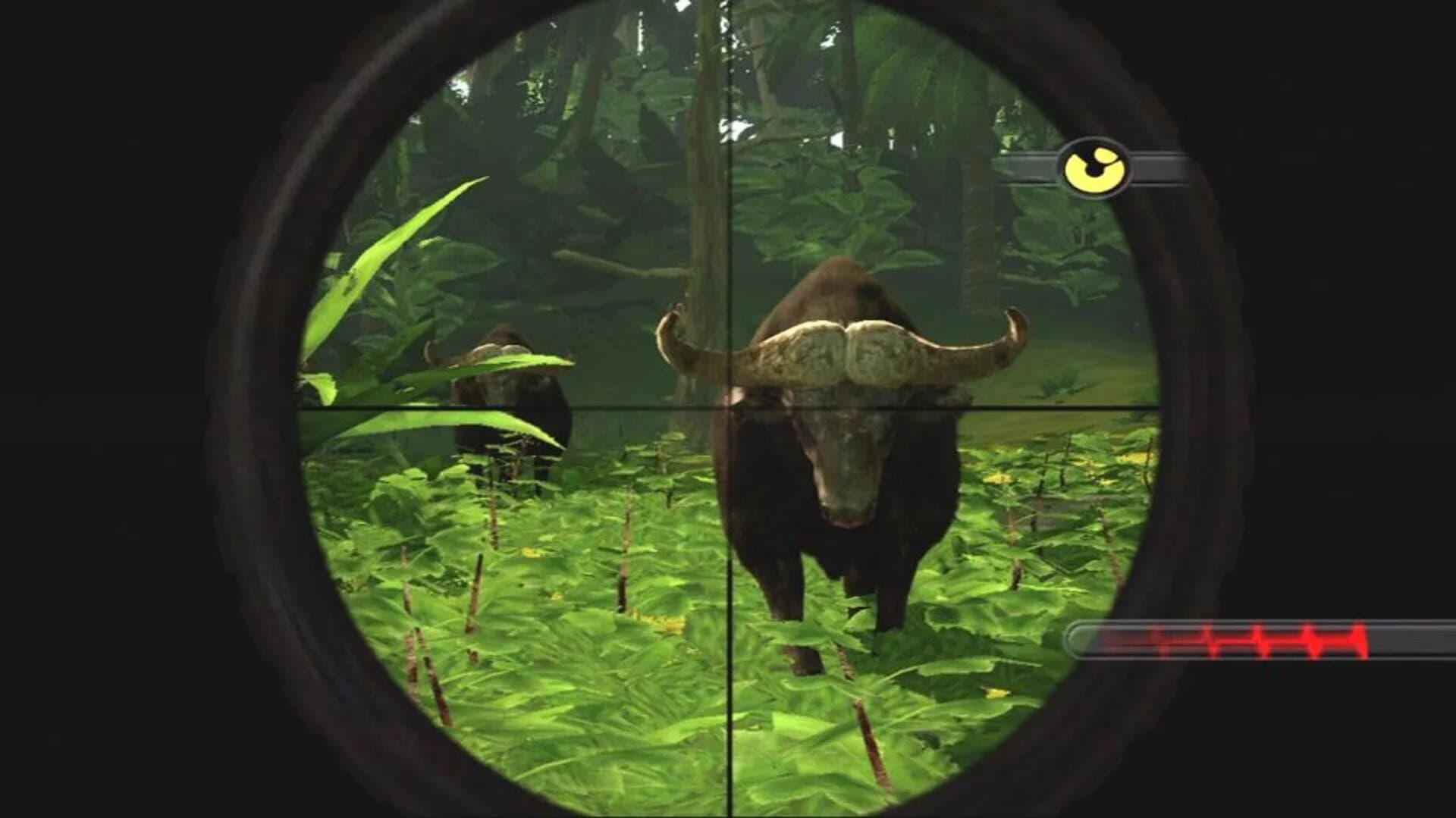Screen dimensions: 1456x818
Task: Click the vertical crosshair line below center
Action: (729, 606)
